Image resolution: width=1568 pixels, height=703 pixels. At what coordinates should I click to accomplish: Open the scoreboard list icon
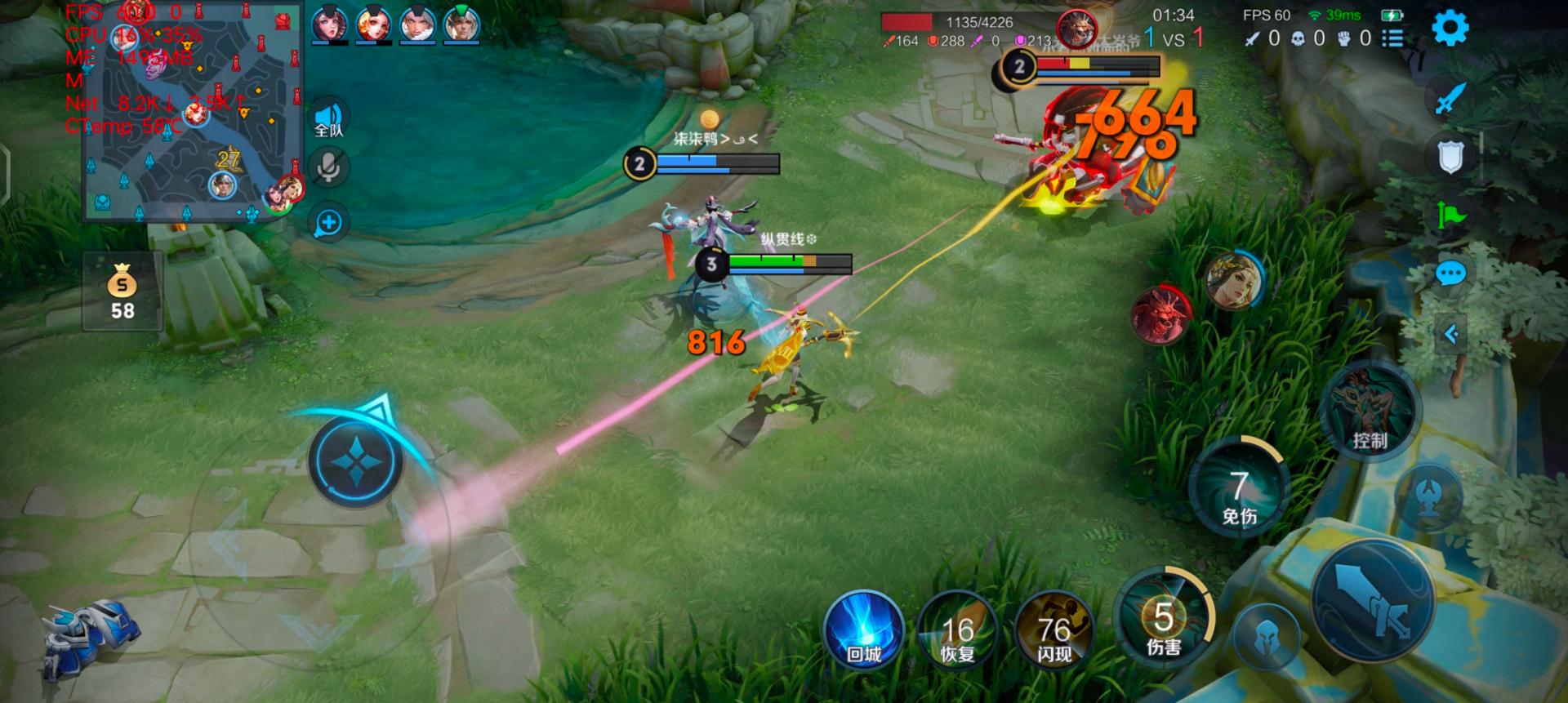[x=1392, y=38]
